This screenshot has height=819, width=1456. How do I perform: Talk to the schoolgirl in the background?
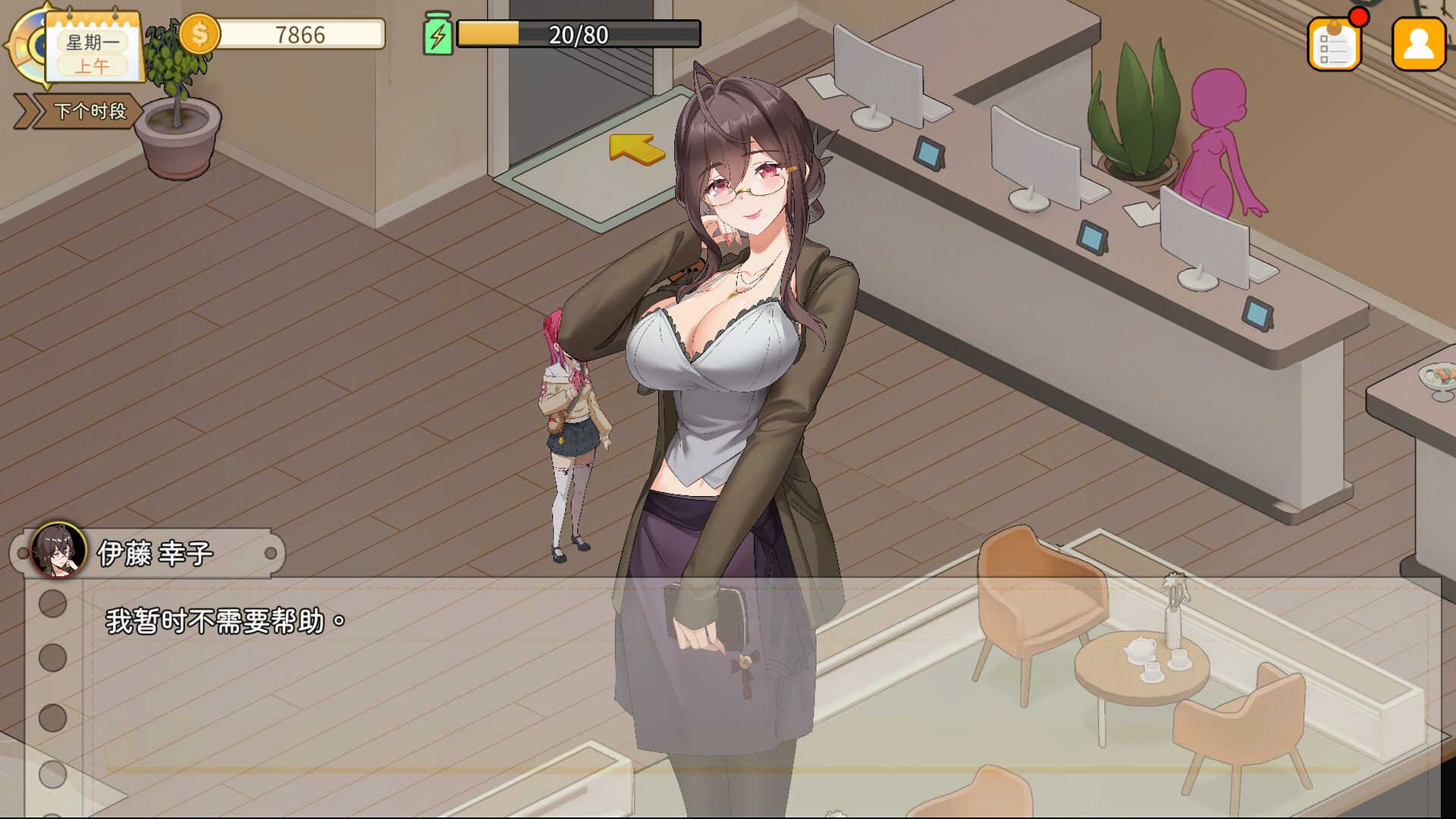click(573, 417)
